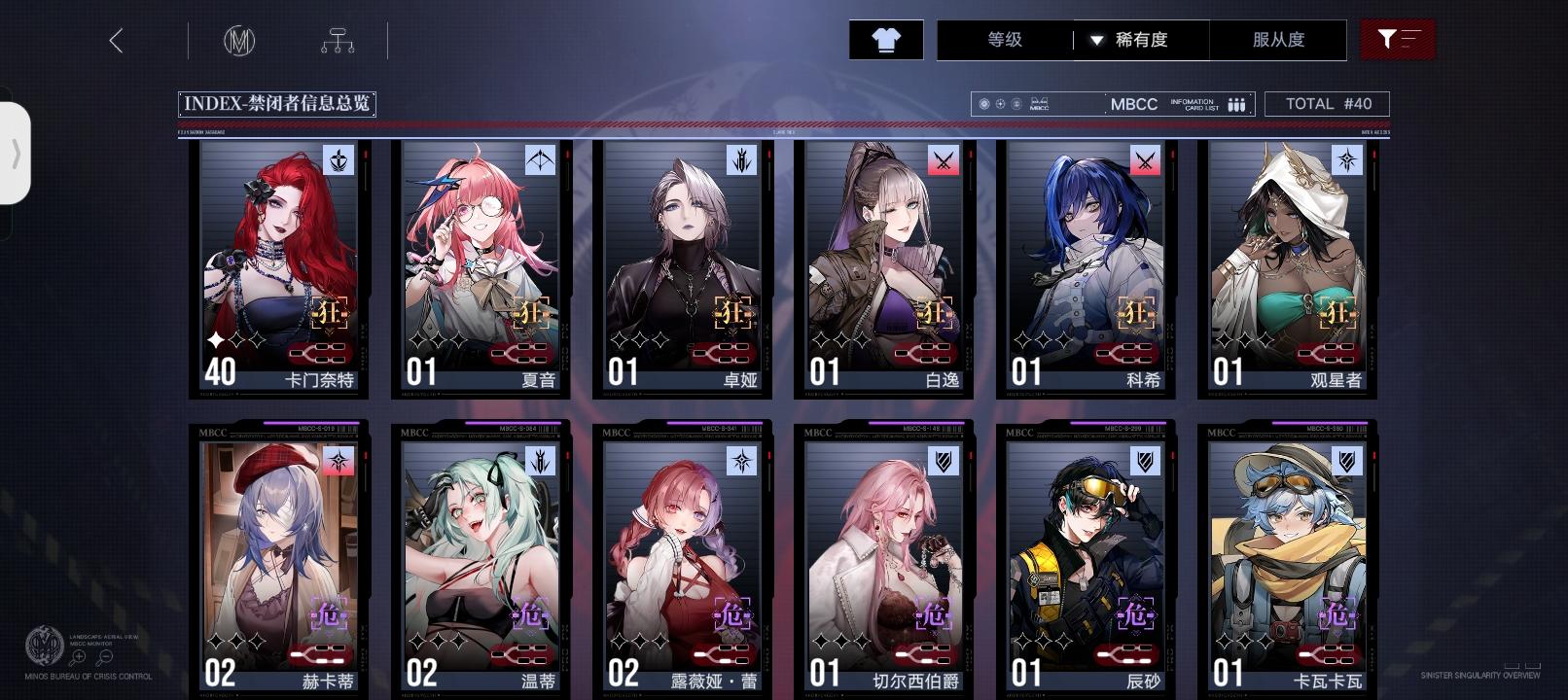
Task: Open the 稀有度 sort dropdown
Action: 1146,40
